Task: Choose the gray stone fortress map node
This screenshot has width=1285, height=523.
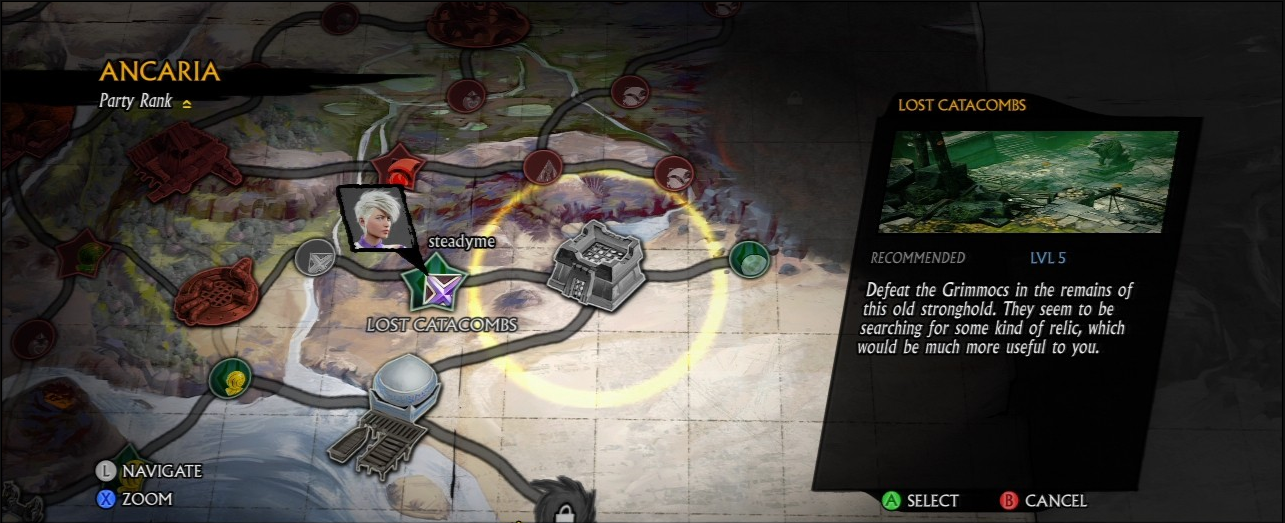Action: click(597, 259)
